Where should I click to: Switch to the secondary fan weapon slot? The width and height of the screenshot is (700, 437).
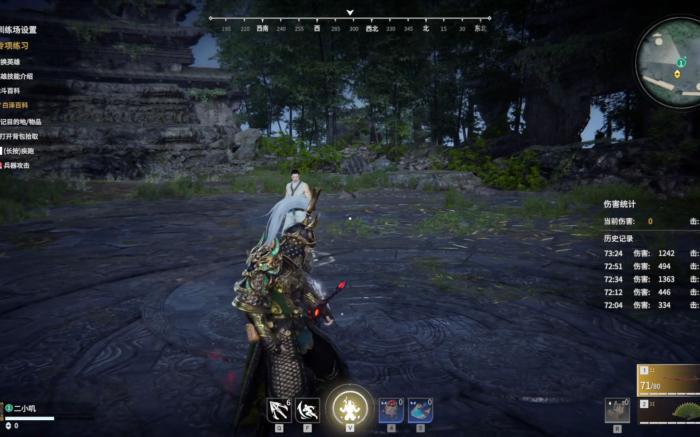point(682,412)
